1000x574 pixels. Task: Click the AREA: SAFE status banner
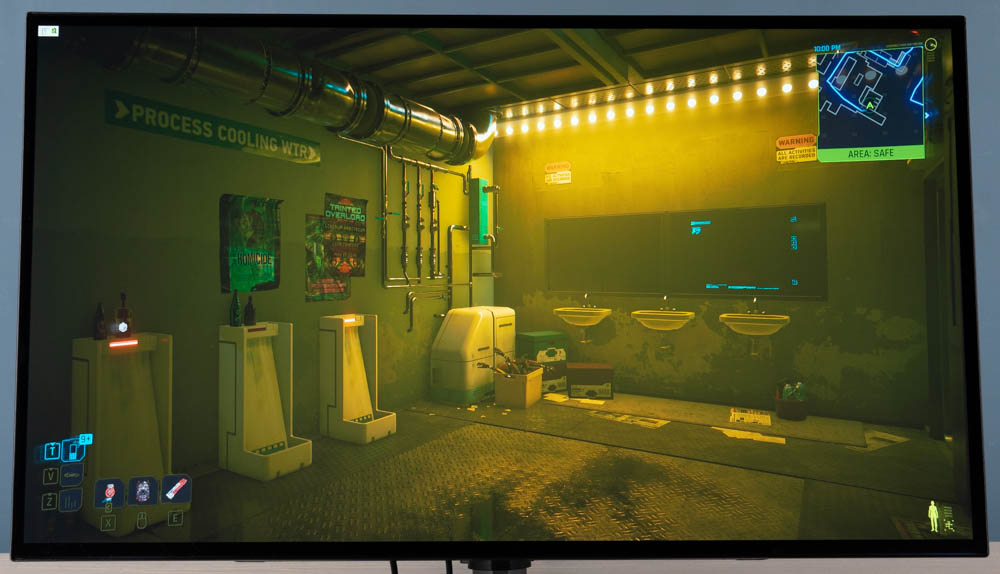coord(870,153)
